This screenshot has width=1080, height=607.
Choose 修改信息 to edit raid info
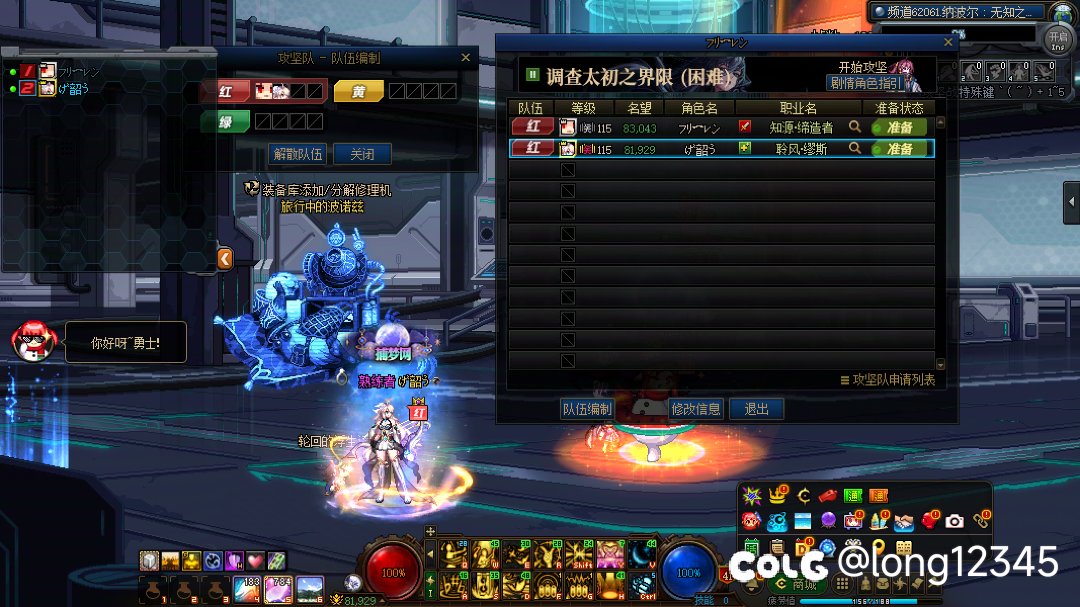696,409
